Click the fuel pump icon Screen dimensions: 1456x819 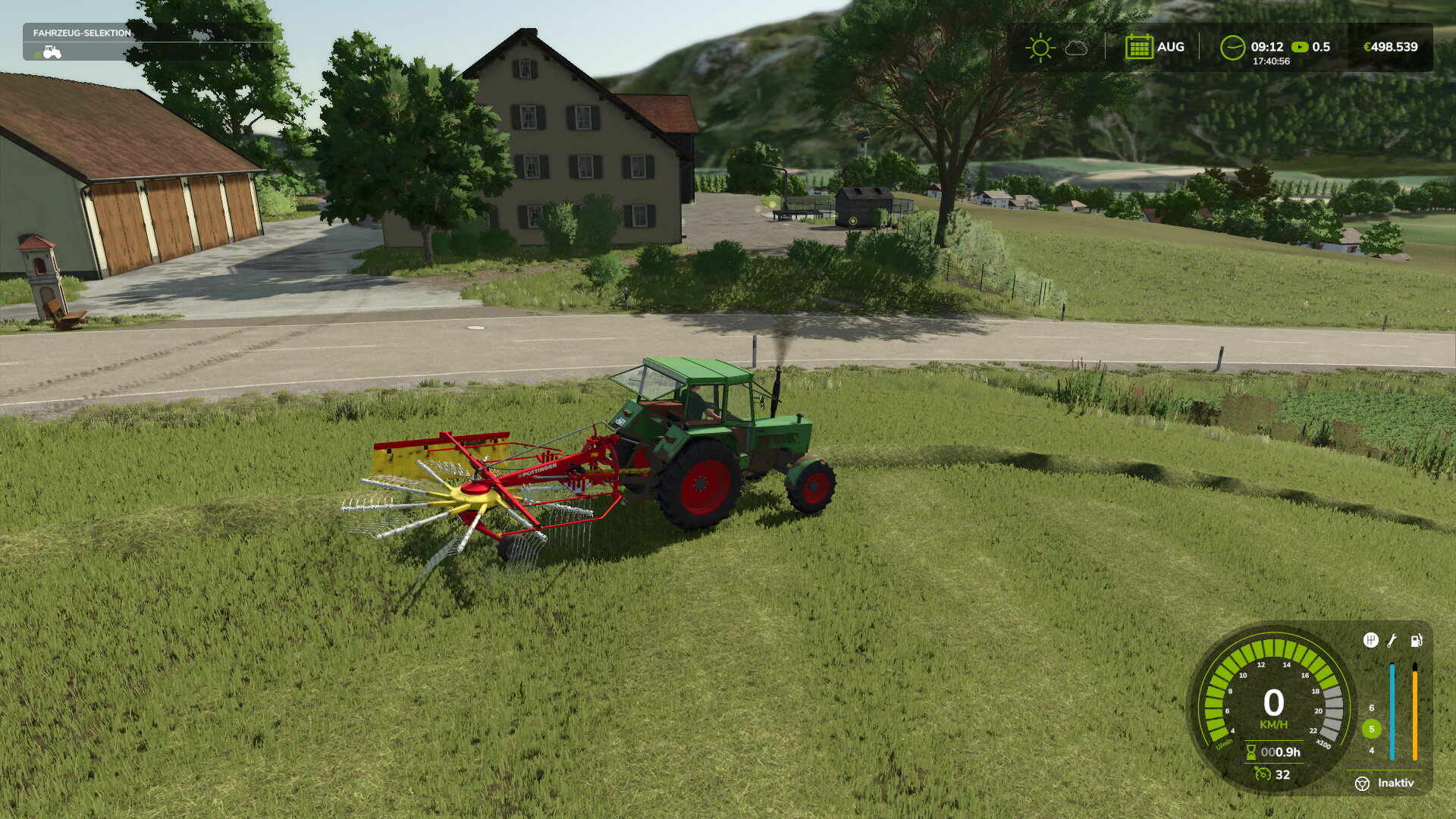(x=1417, y=641)
